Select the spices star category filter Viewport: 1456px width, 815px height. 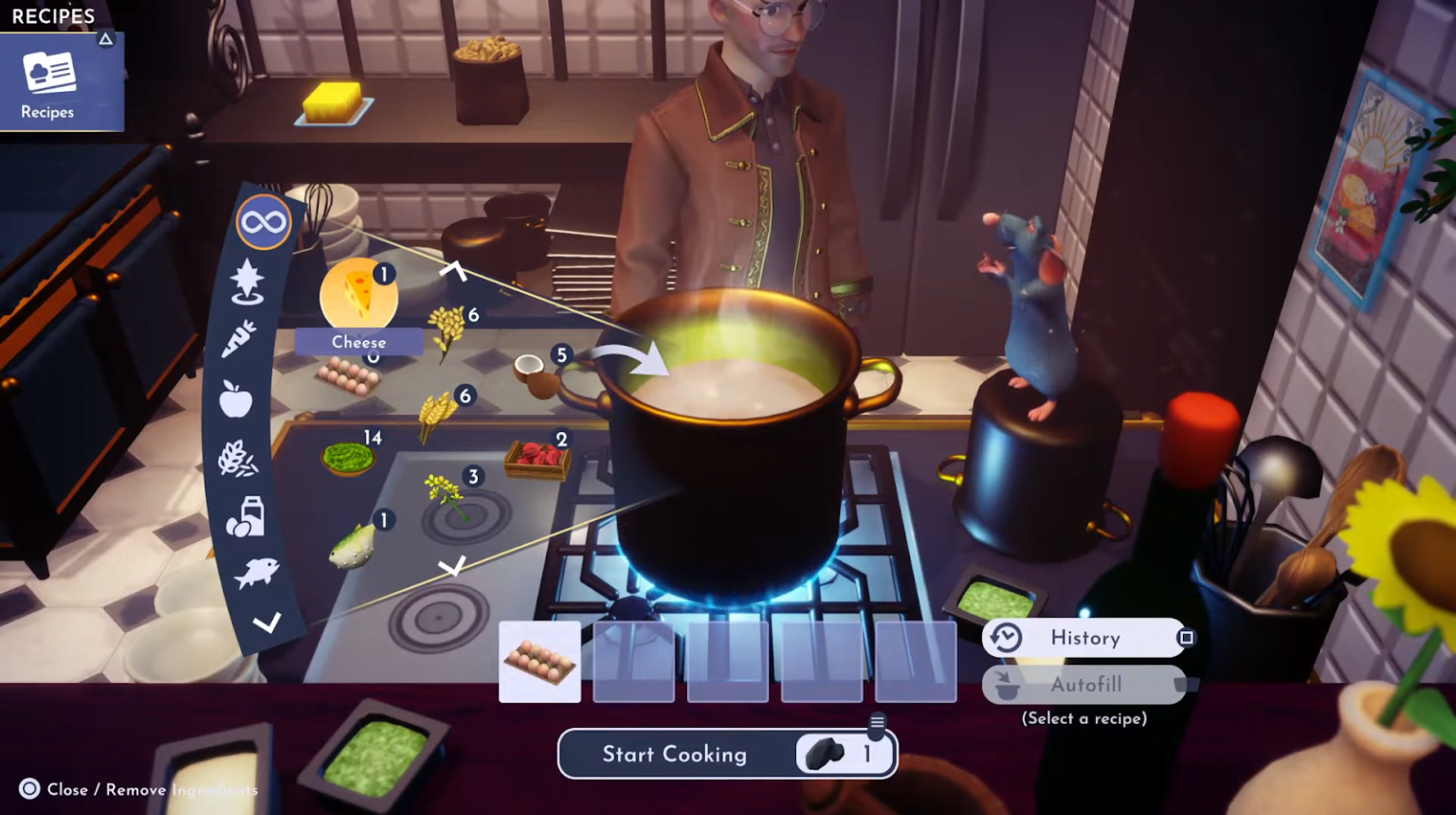point(246,280)
